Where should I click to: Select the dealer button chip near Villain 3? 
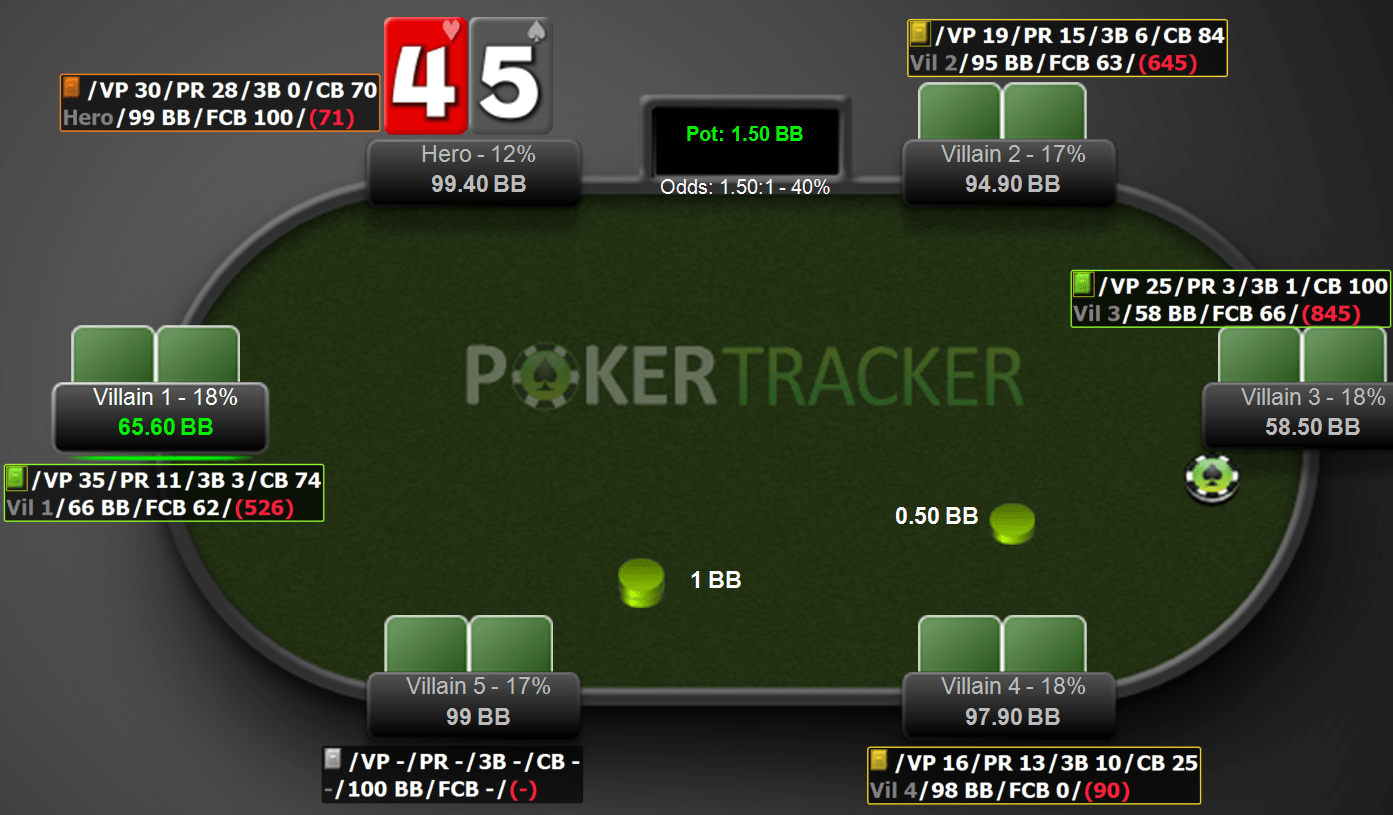click(x=1212, y=479)
